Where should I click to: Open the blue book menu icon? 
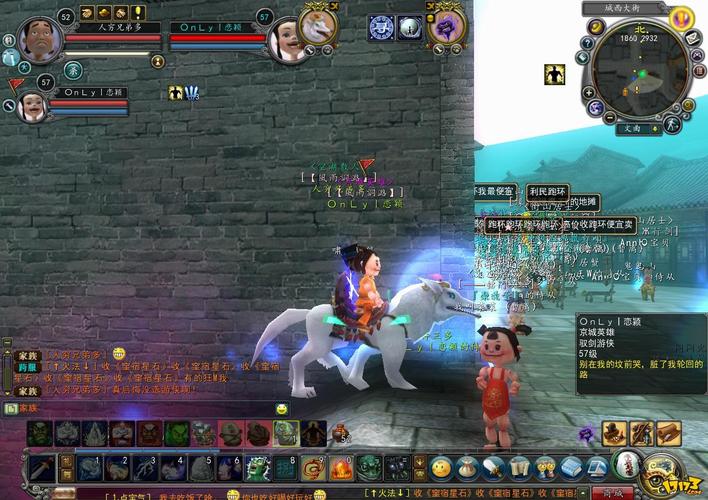tap(570, 467)
